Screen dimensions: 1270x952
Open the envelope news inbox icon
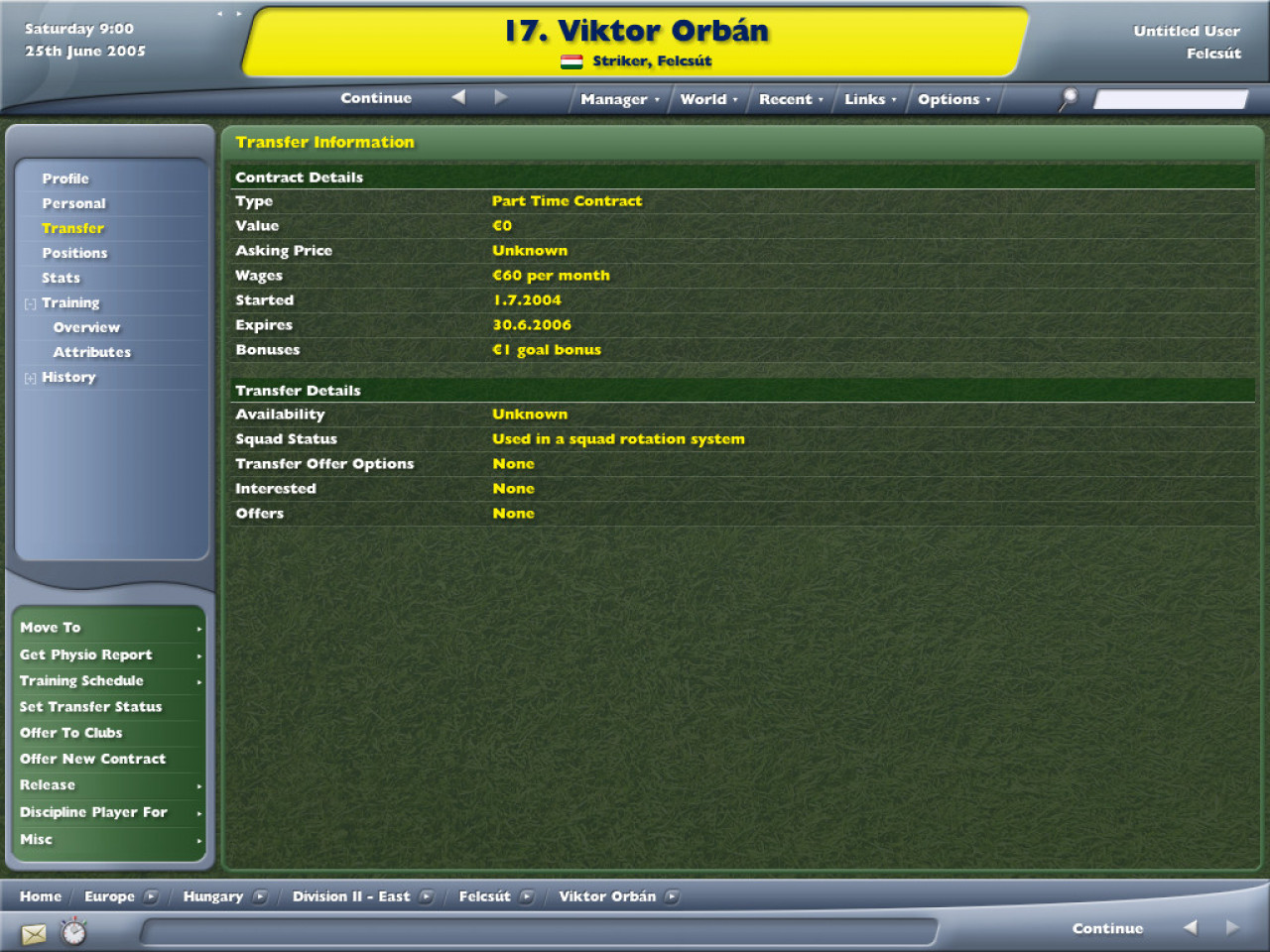click(34, 933)
